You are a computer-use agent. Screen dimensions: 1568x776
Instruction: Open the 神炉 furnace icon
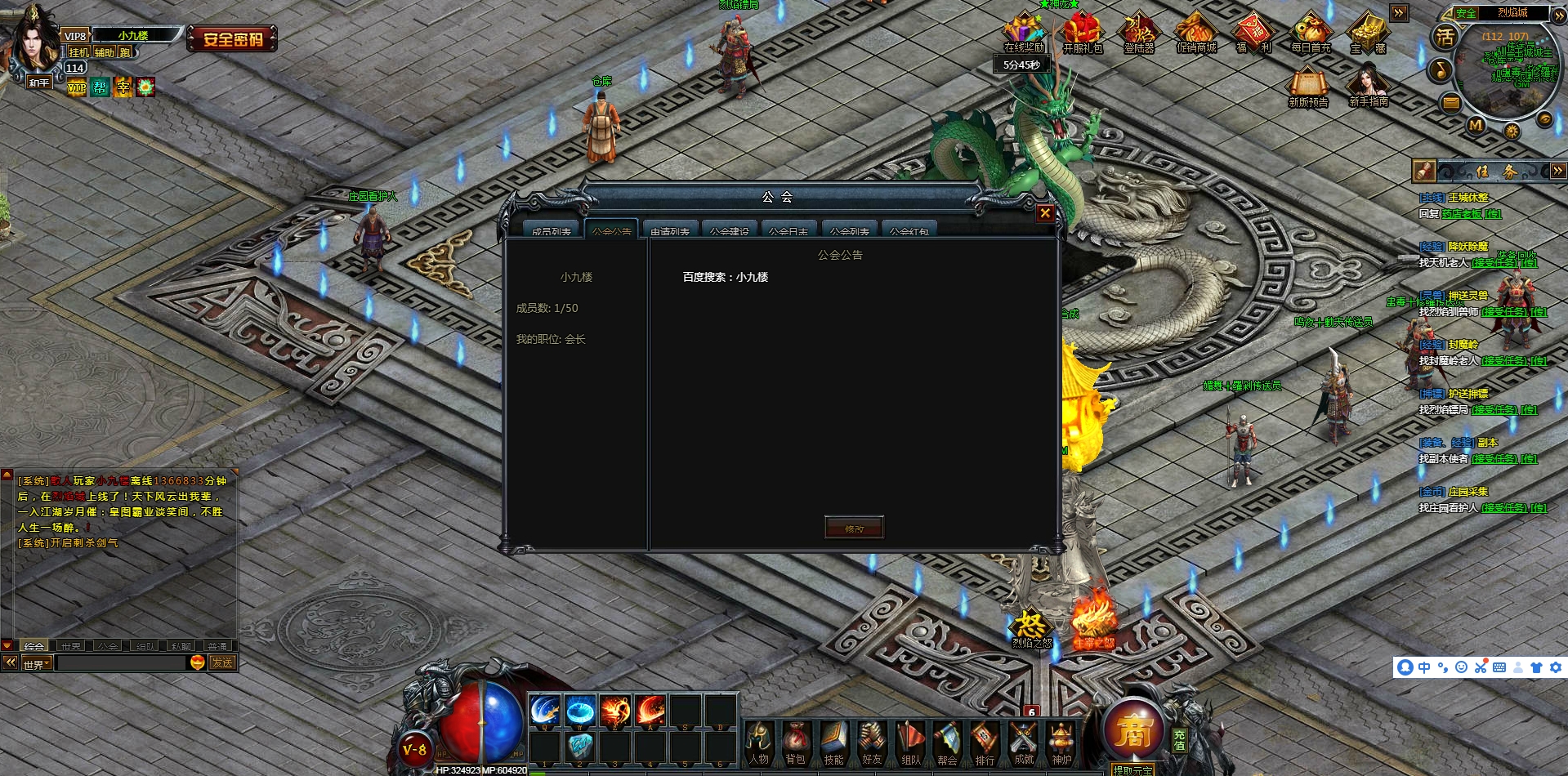pos(1061,742)
